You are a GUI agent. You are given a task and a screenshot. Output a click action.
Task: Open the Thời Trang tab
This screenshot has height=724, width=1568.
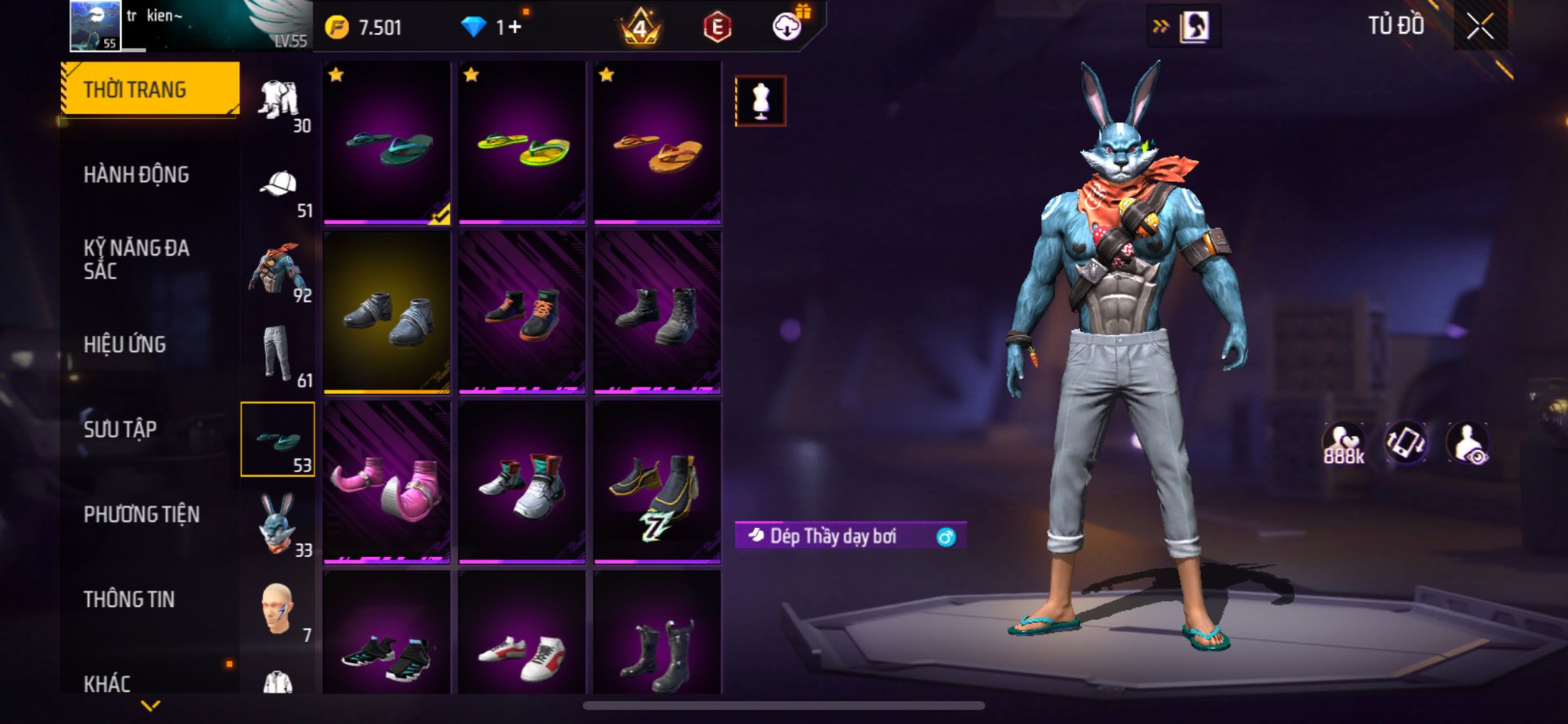(x=149, y=90)
